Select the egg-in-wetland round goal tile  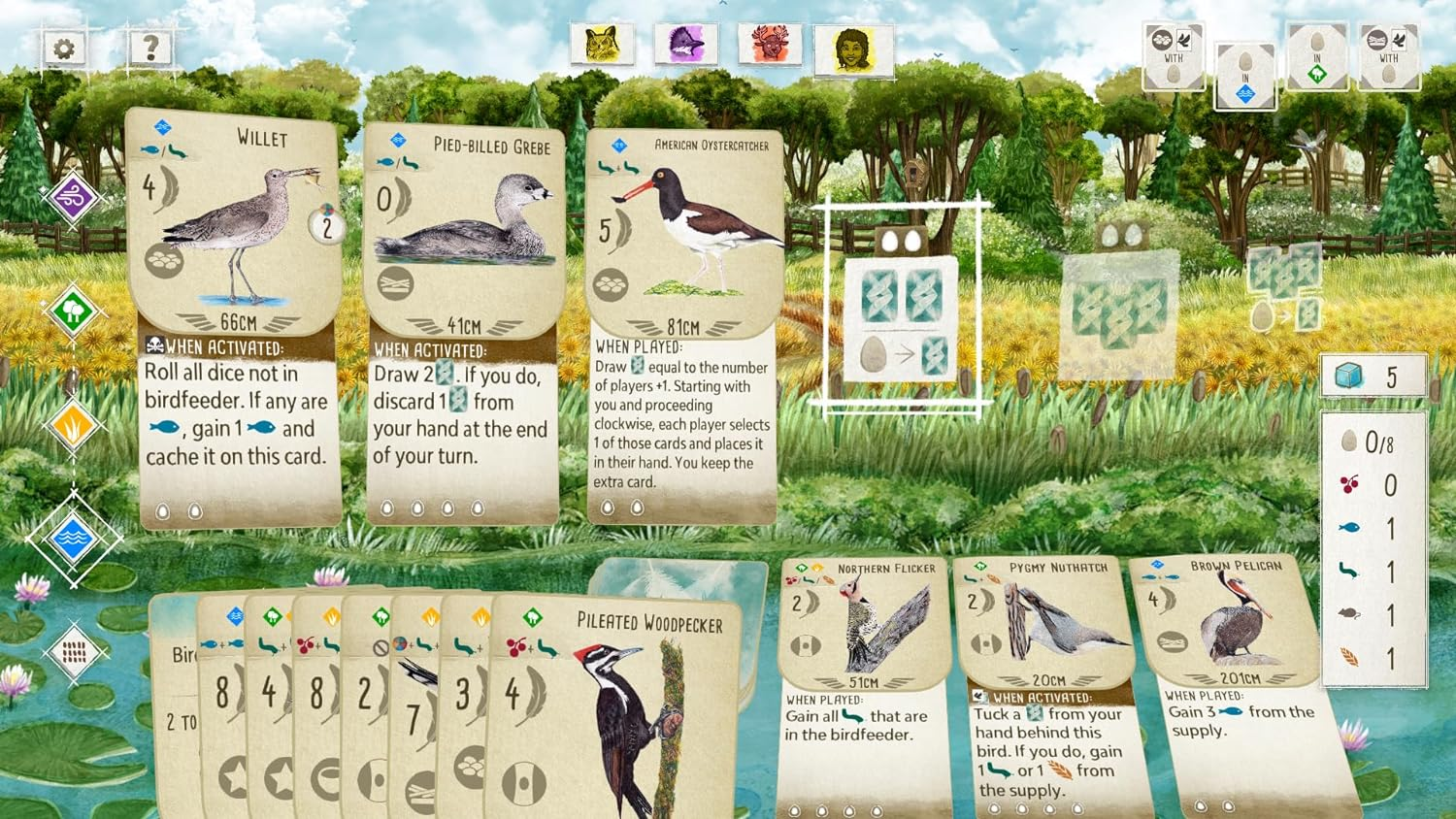(x=1245, y=73)
